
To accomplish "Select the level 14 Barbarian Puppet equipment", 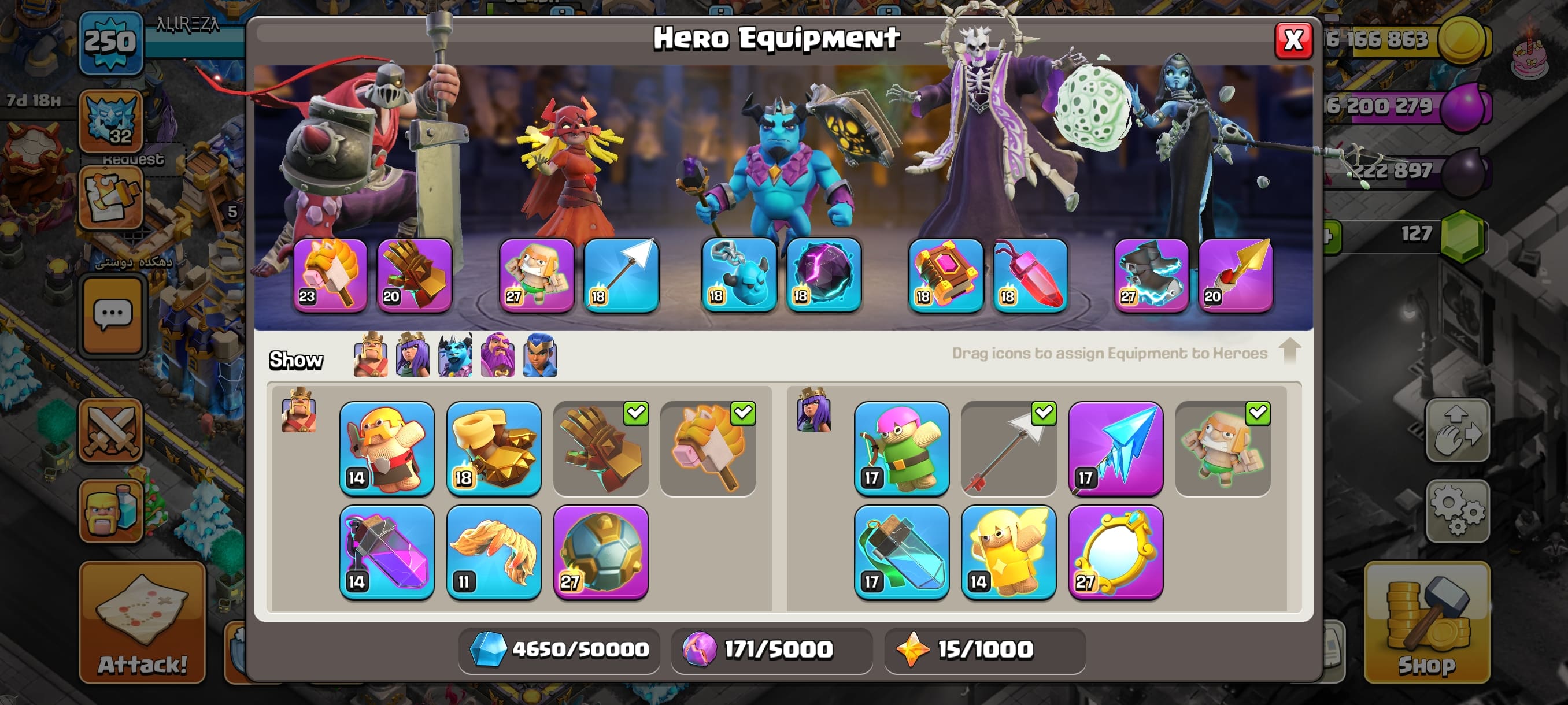I will coord(387,448).
